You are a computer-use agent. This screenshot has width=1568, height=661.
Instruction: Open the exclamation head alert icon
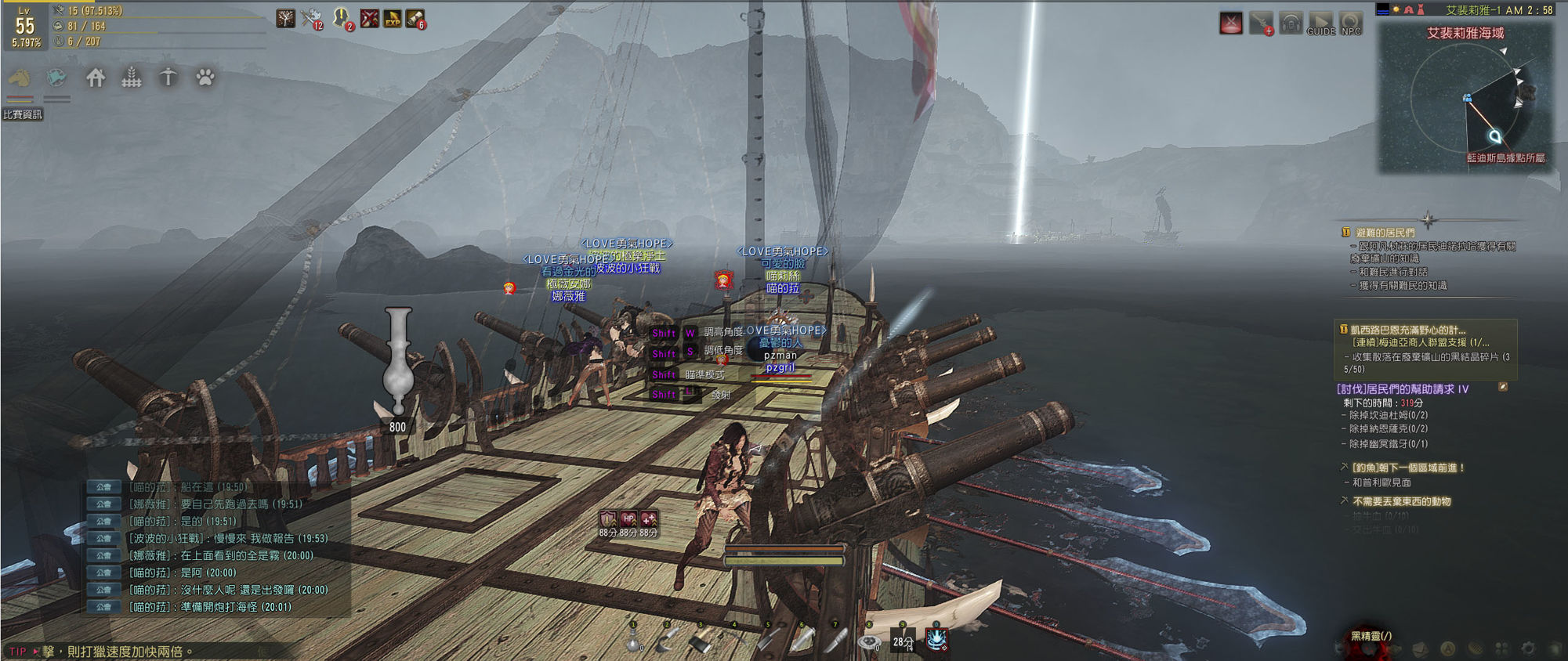(342, 18)
